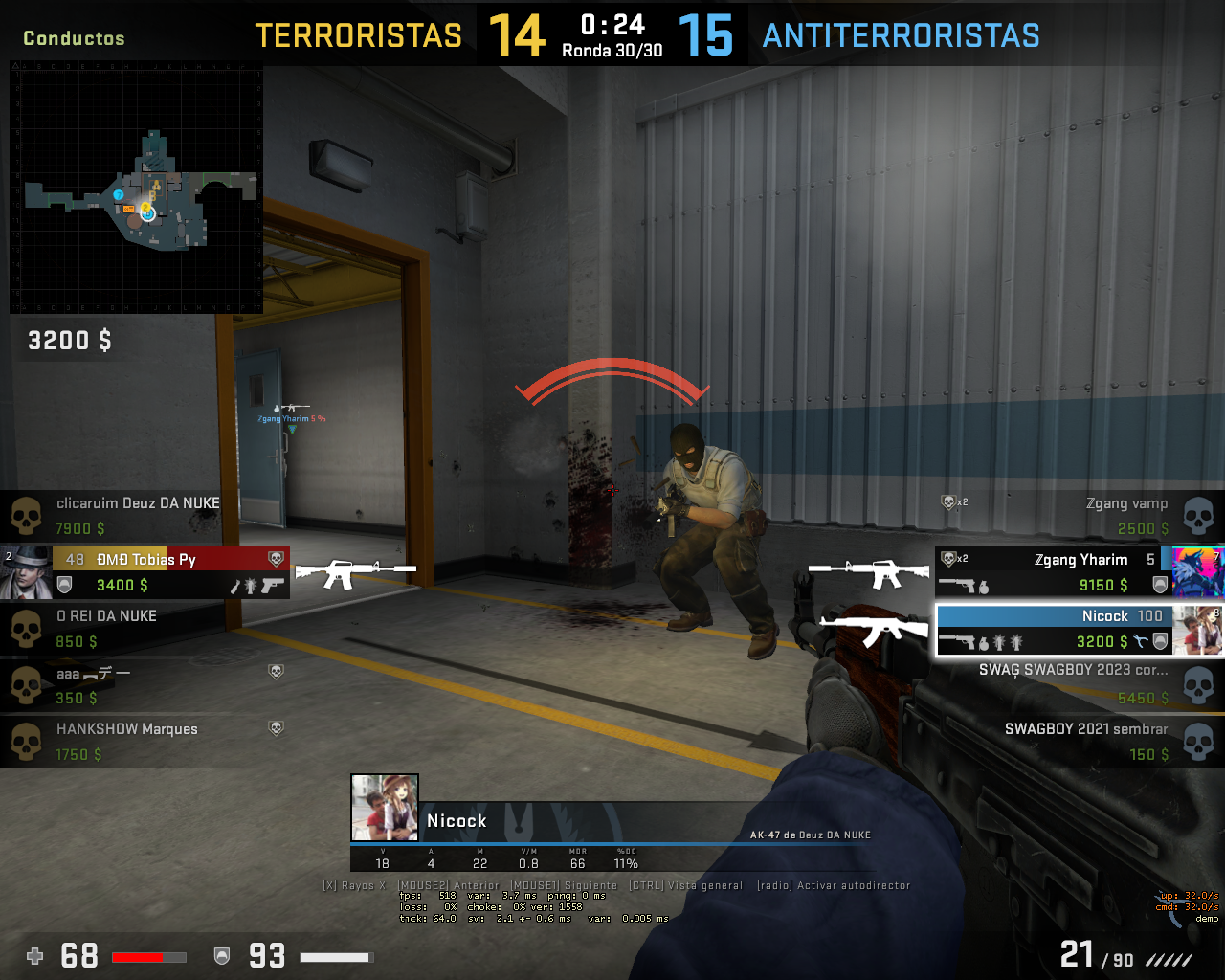Click Nicock's avatar in the spectator panel

[x=385, y=808]
